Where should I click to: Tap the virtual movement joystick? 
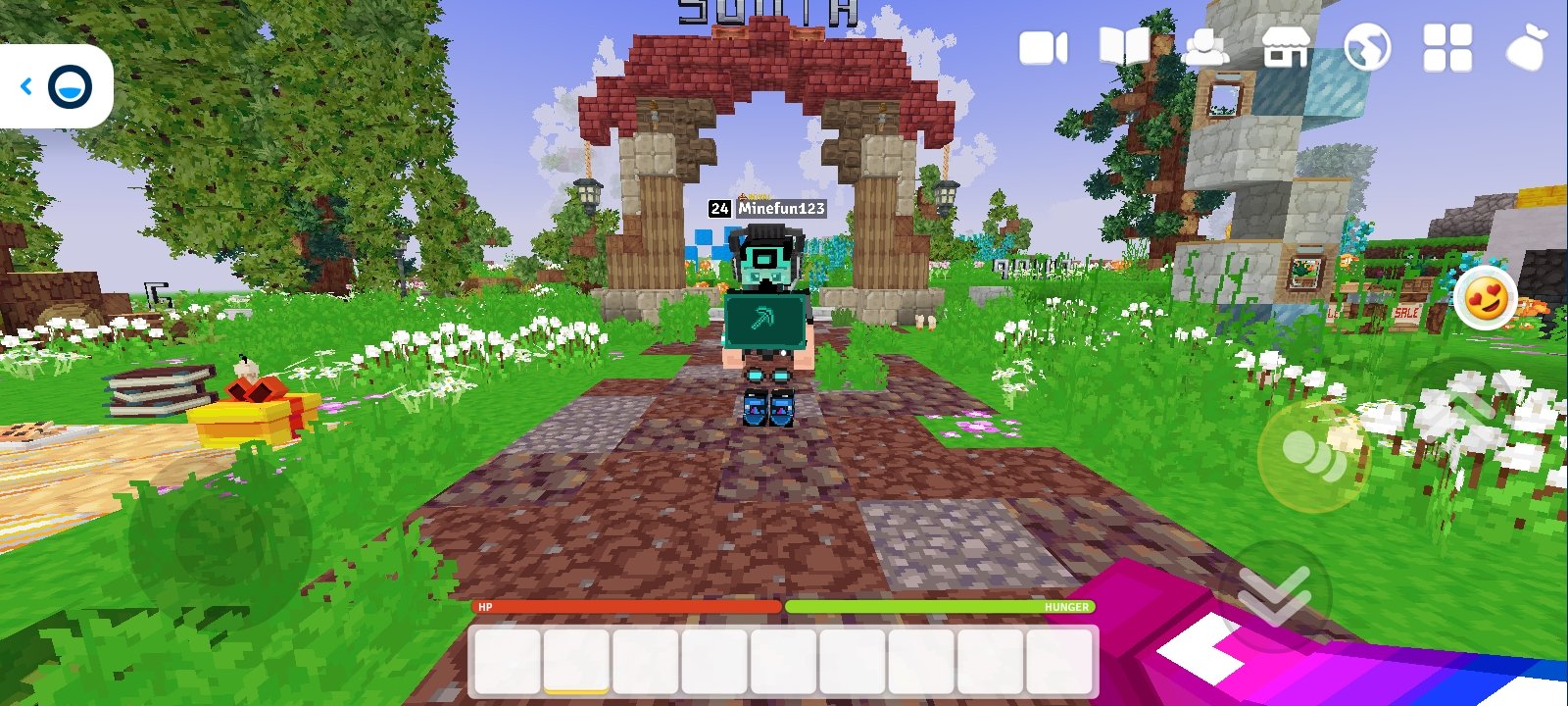pos(220,538)
